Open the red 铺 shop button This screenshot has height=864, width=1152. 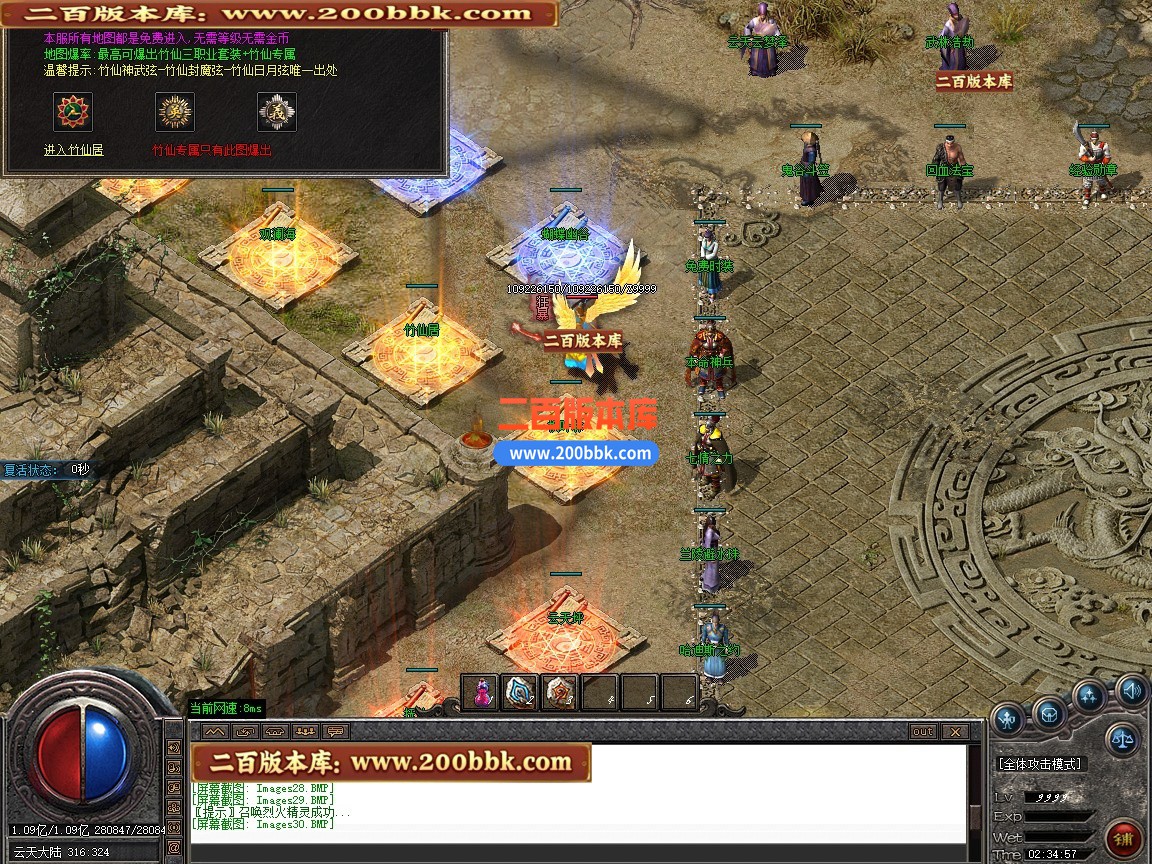pos(1124,838)
